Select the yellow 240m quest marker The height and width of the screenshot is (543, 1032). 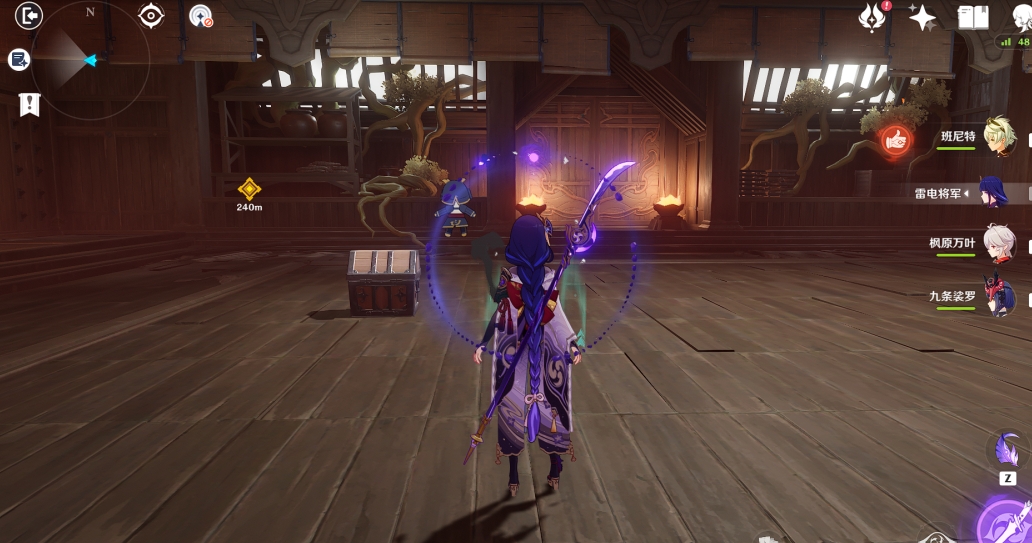(249, 188)
